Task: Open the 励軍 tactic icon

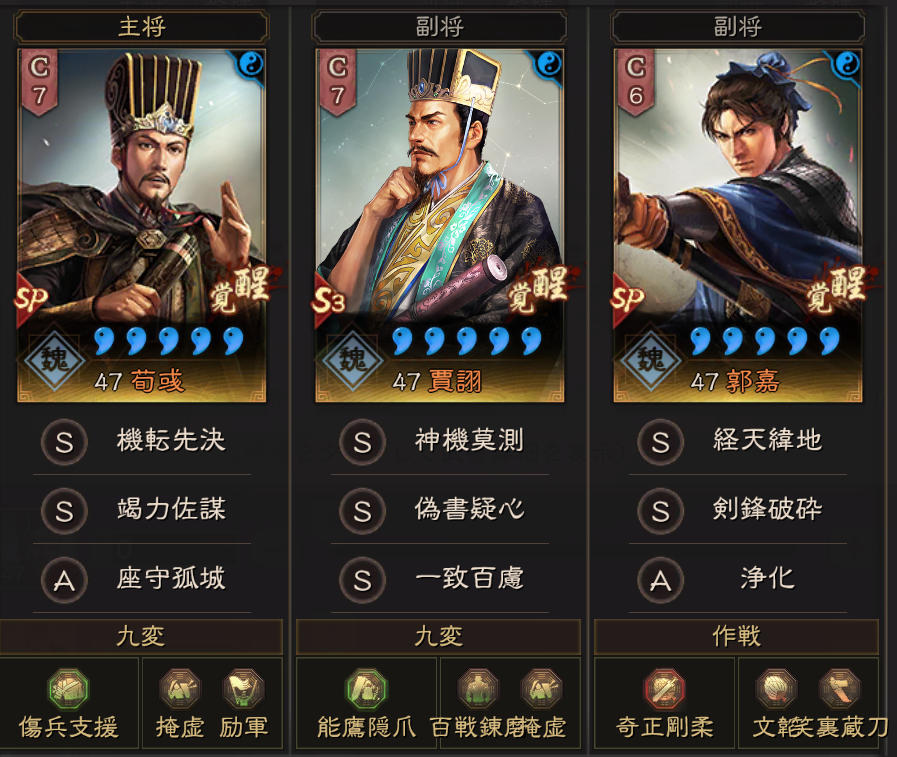Action: click(243, 689)
